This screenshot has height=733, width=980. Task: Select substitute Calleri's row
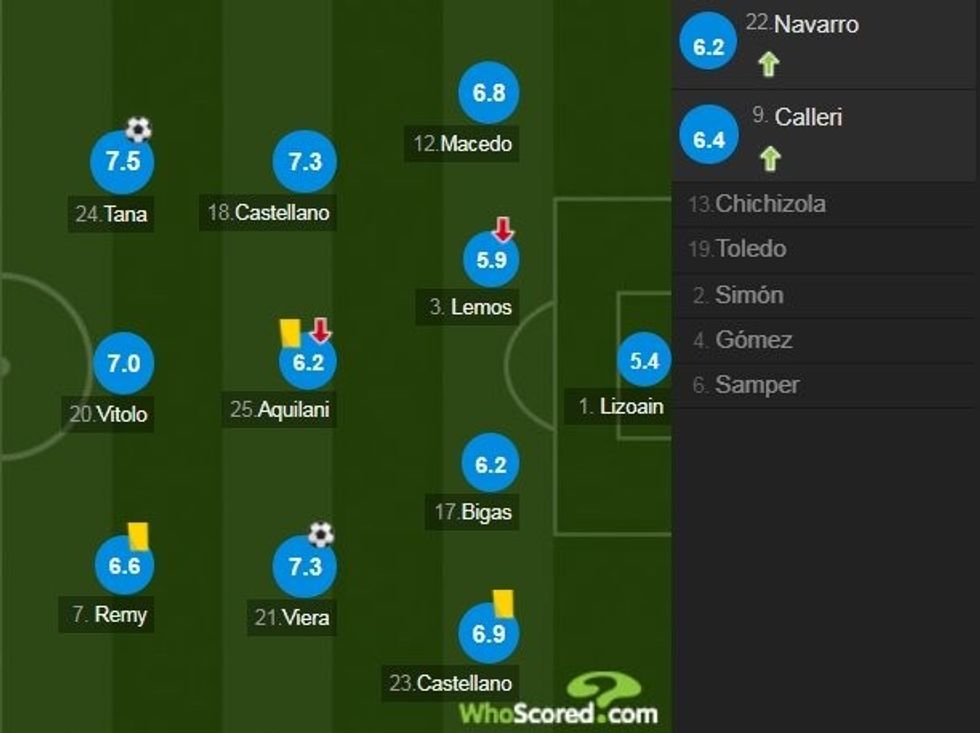(825, 137)
